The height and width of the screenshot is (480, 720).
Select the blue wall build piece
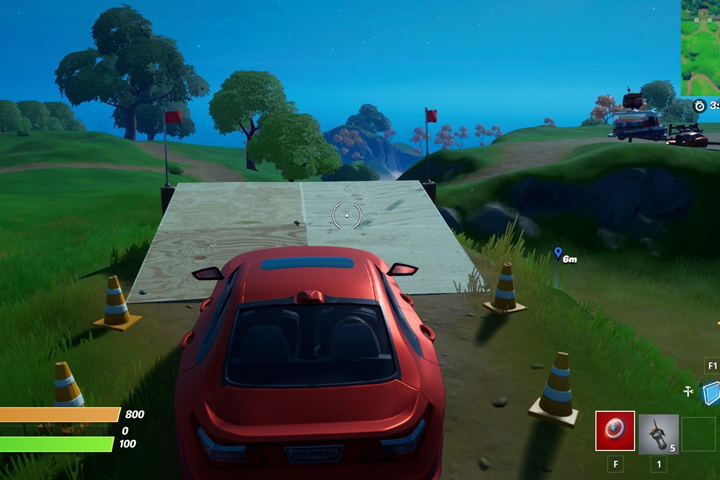(x=712, y=394)
